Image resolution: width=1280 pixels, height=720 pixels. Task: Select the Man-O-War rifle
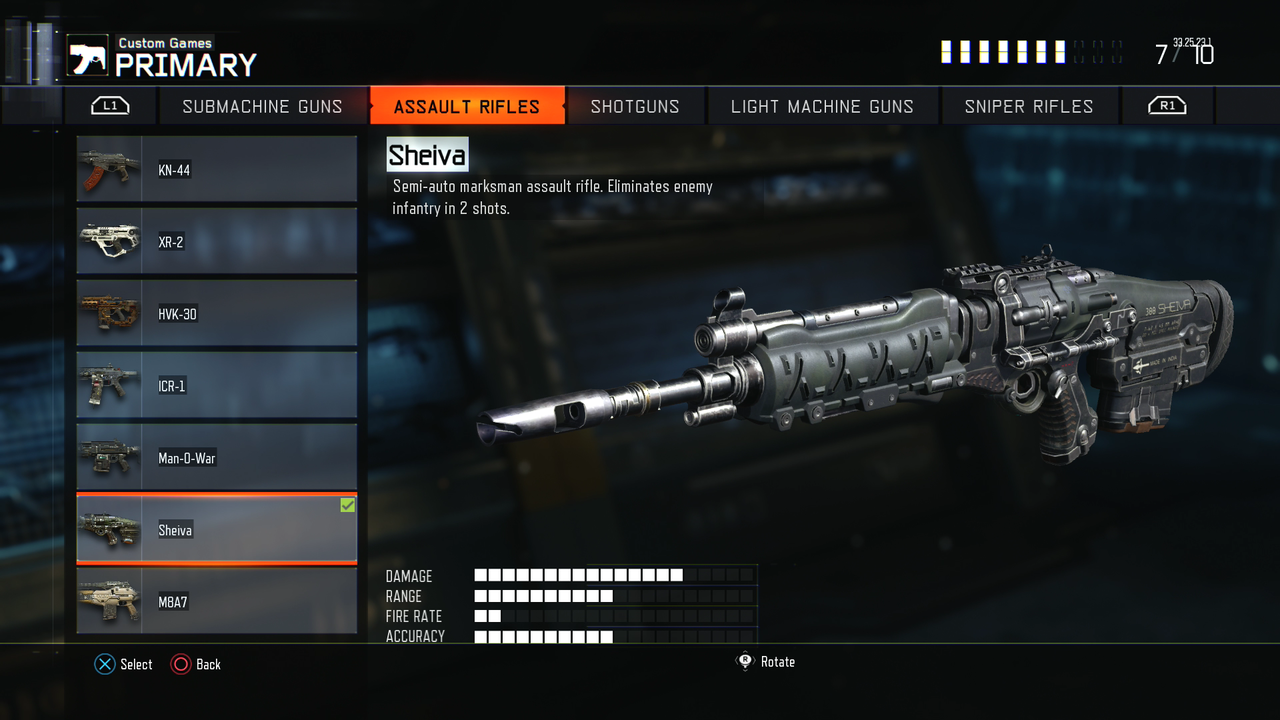[217, 458]
